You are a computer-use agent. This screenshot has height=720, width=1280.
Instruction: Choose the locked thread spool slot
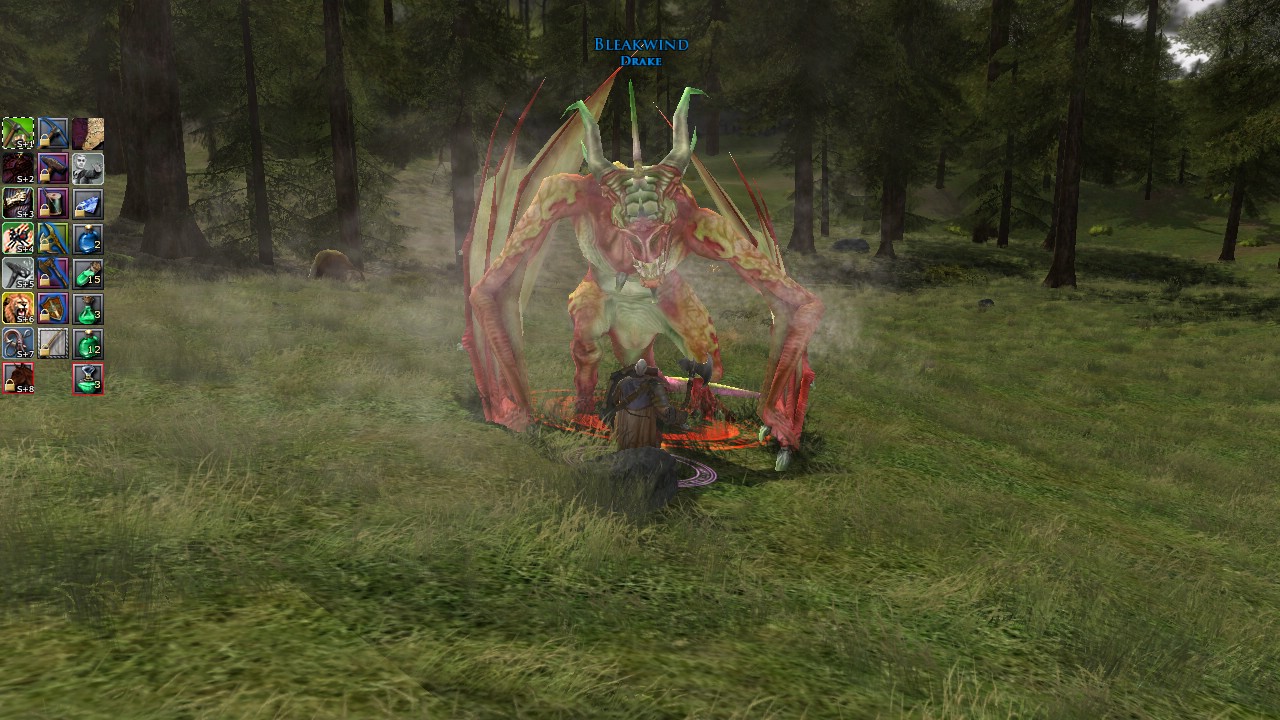pyautogui.click(x=53, y=203)
